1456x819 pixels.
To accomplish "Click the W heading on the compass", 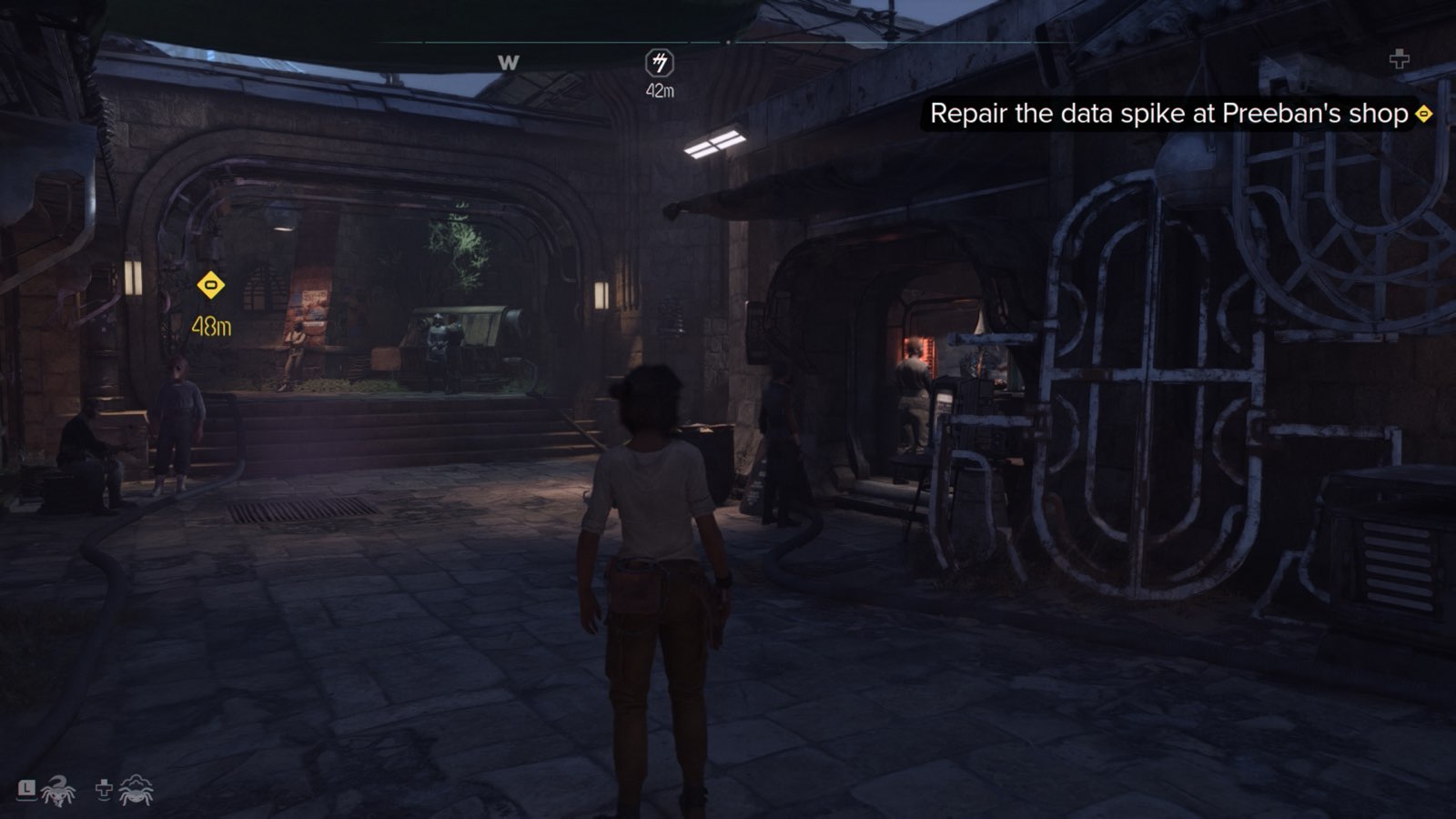I will pyautogui.click(x=508, y=63).
